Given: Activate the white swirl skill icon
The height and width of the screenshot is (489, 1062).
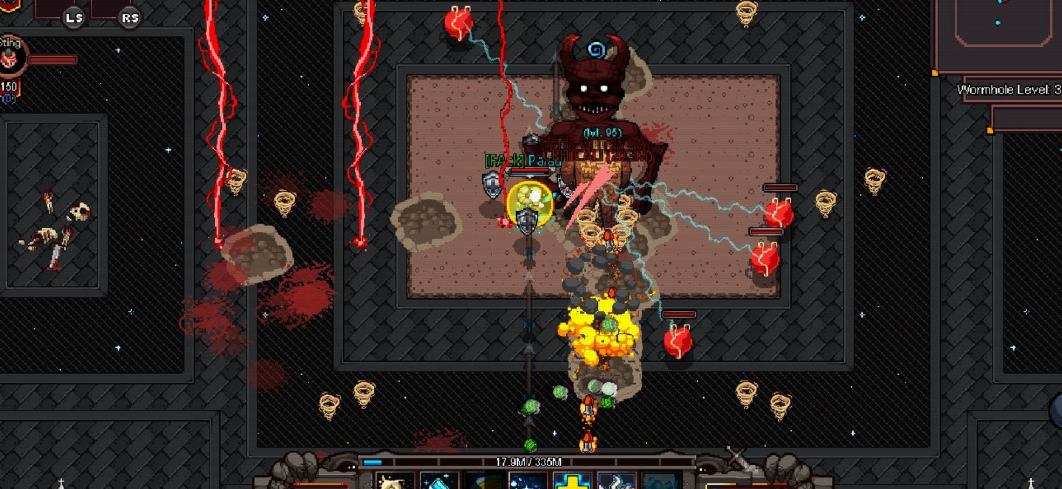Looking at the screenshot, I should click(616, 482).
